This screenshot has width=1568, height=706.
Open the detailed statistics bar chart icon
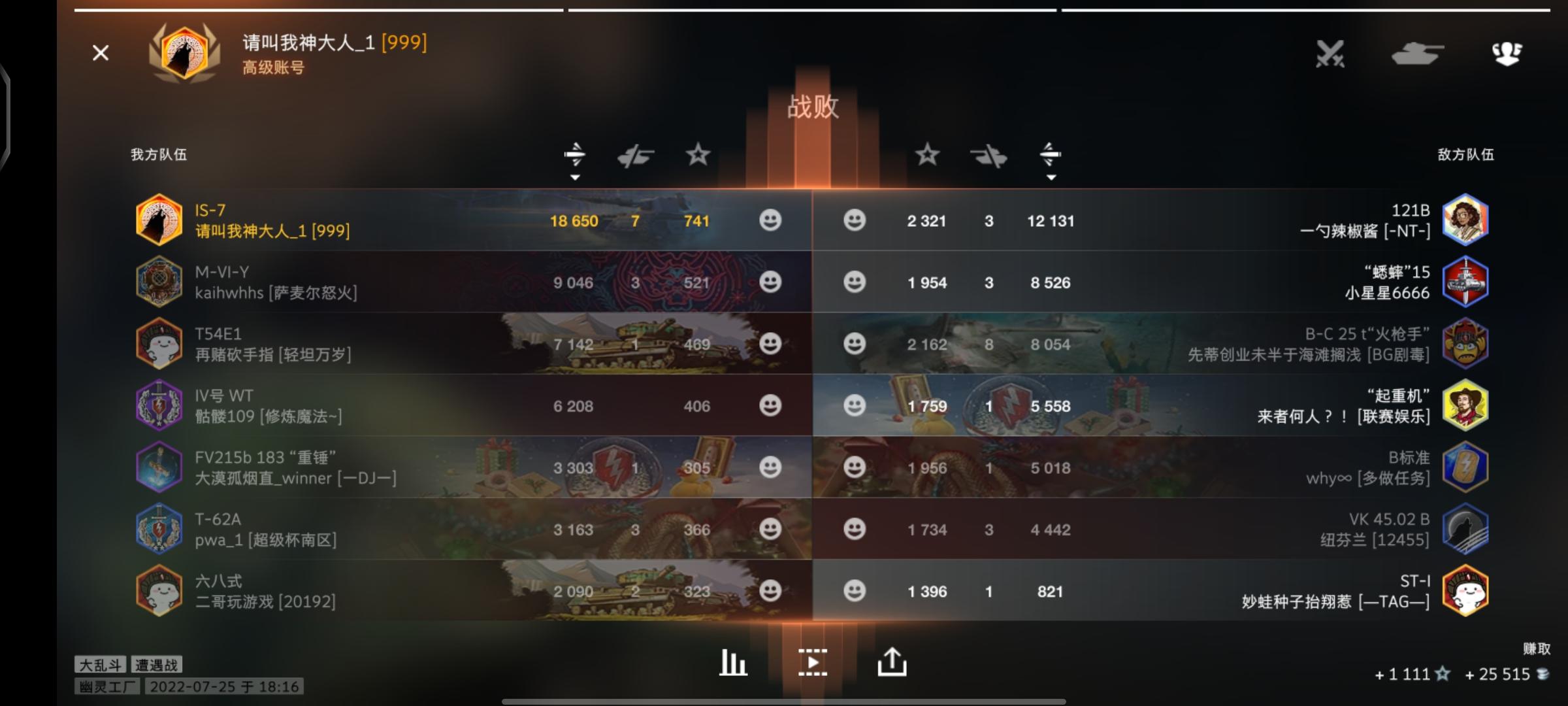coord(732,662)
